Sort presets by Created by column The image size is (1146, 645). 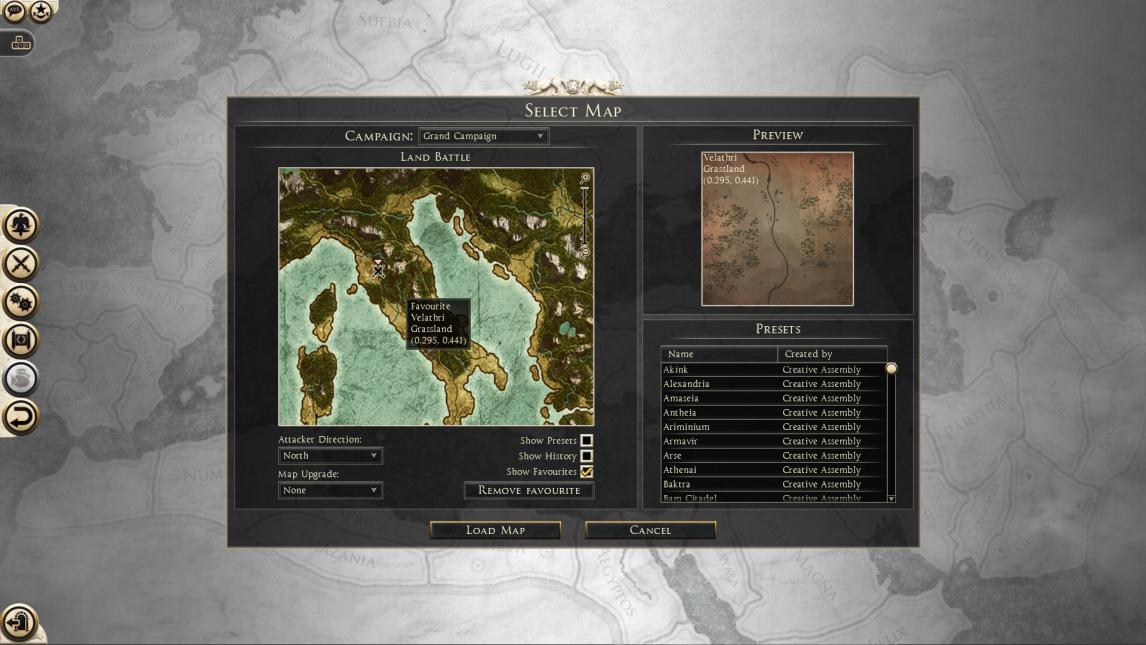point(831,354)
